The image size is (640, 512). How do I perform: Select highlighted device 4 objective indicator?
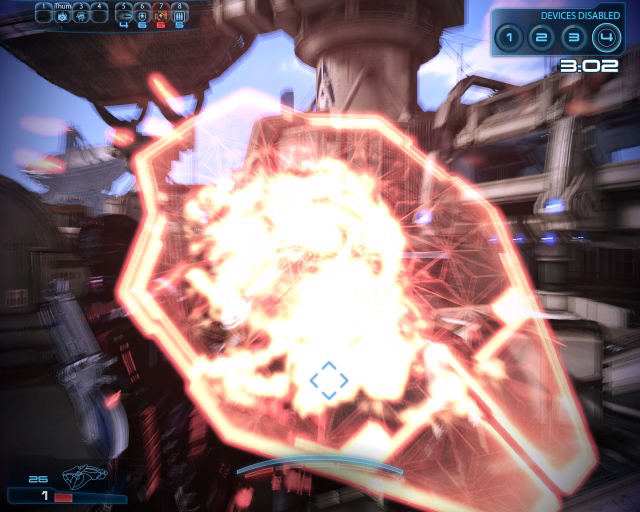tap(606, 39)
